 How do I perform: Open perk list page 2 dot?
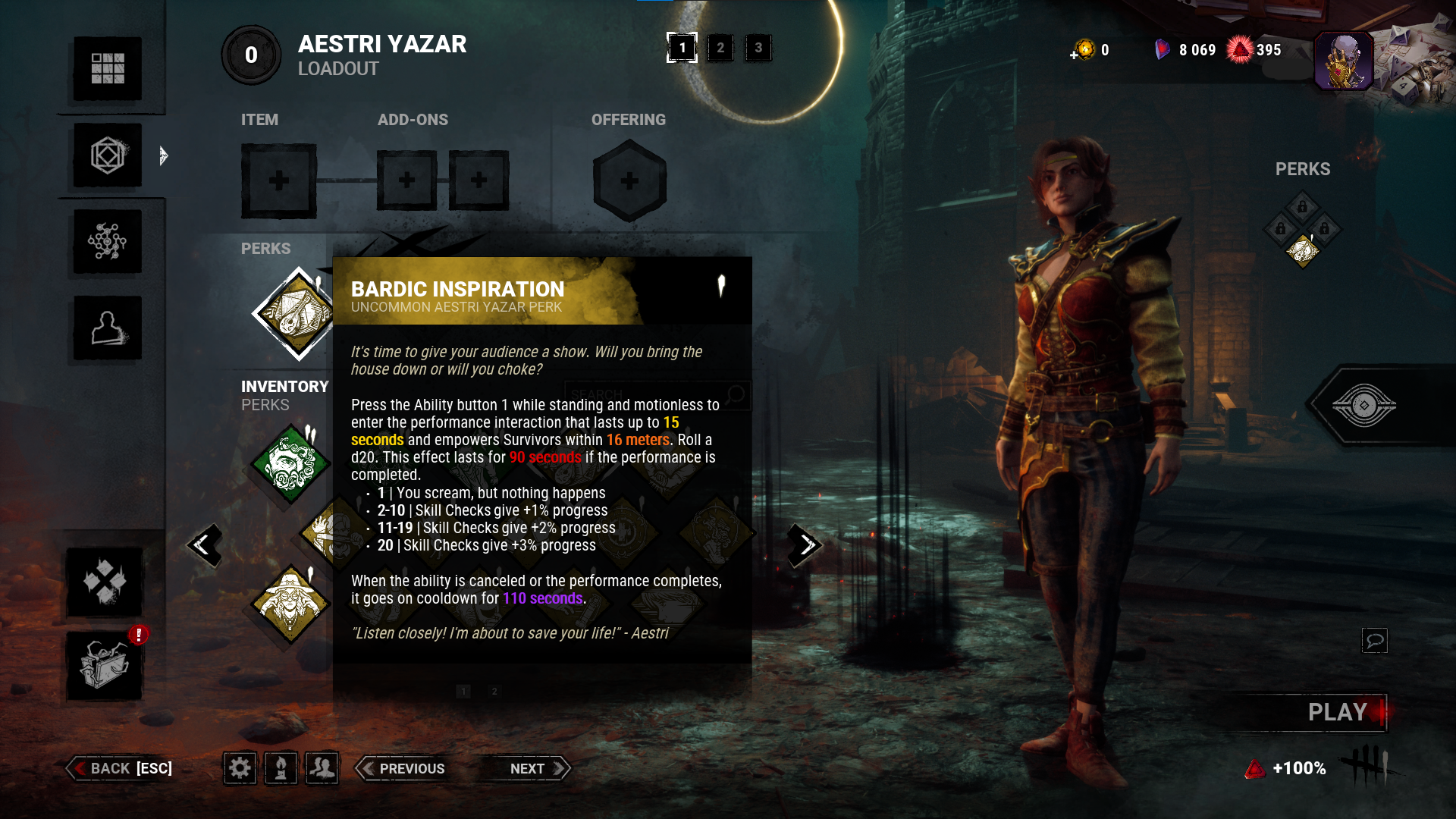[495, 692]
